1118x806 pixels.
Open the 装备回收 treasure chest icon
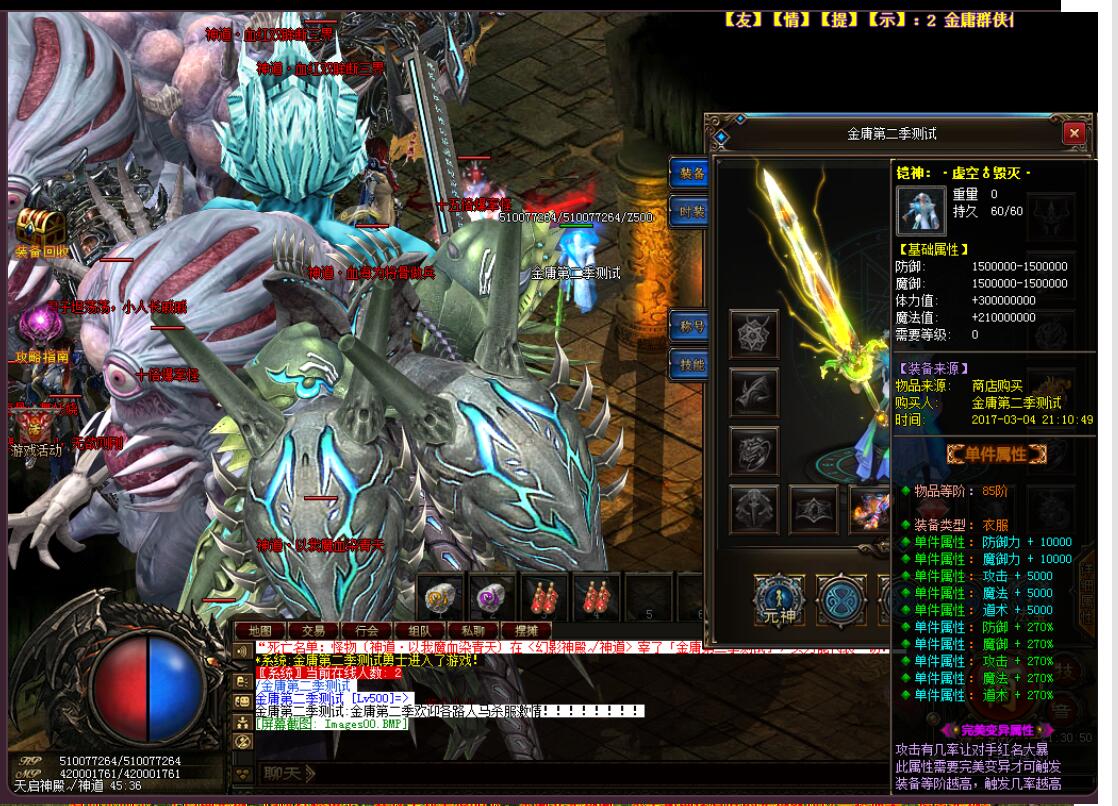click(x=40, y=230)
